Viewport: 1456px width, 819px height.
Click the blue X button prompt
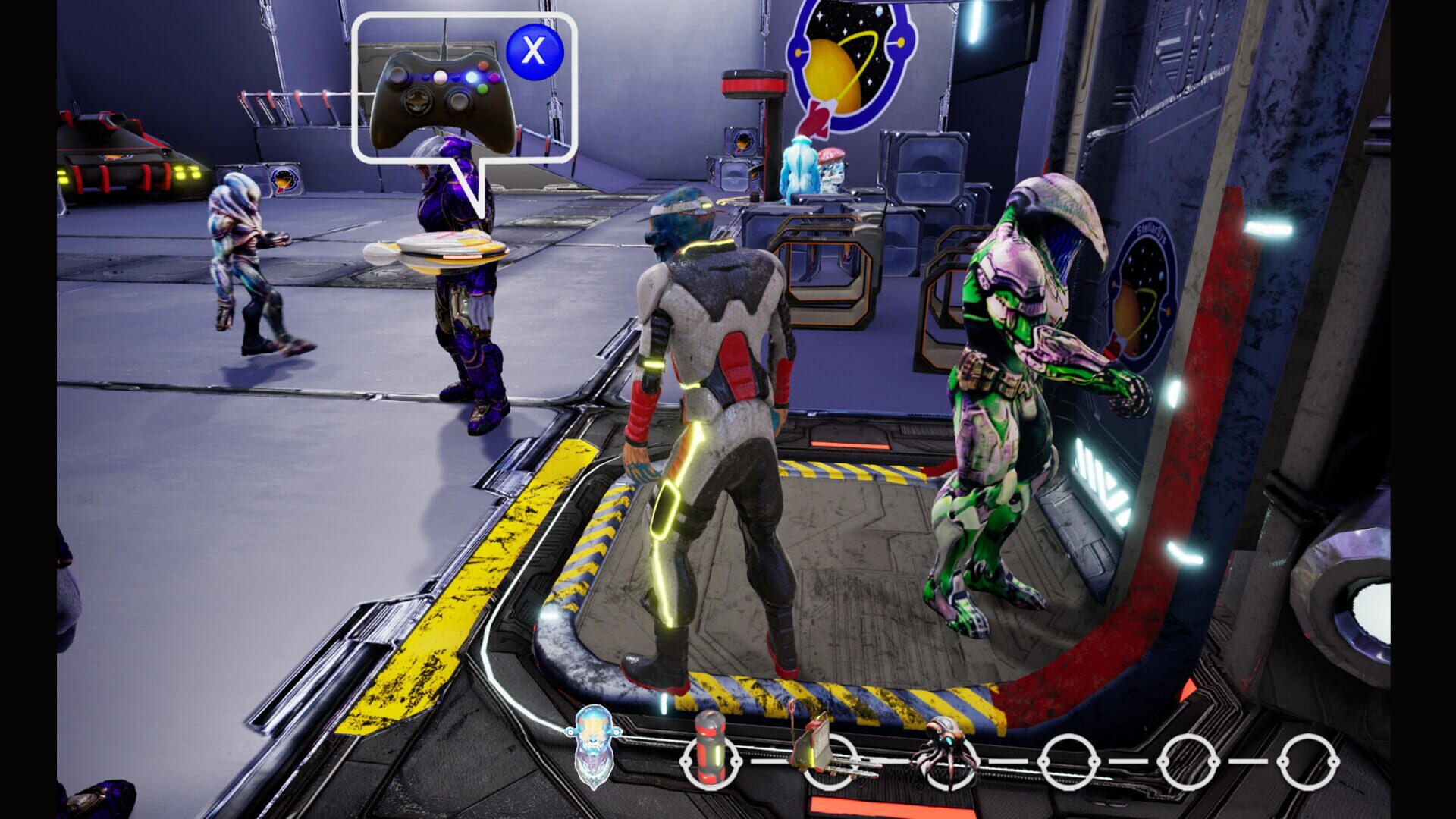[x=533, y=50]
